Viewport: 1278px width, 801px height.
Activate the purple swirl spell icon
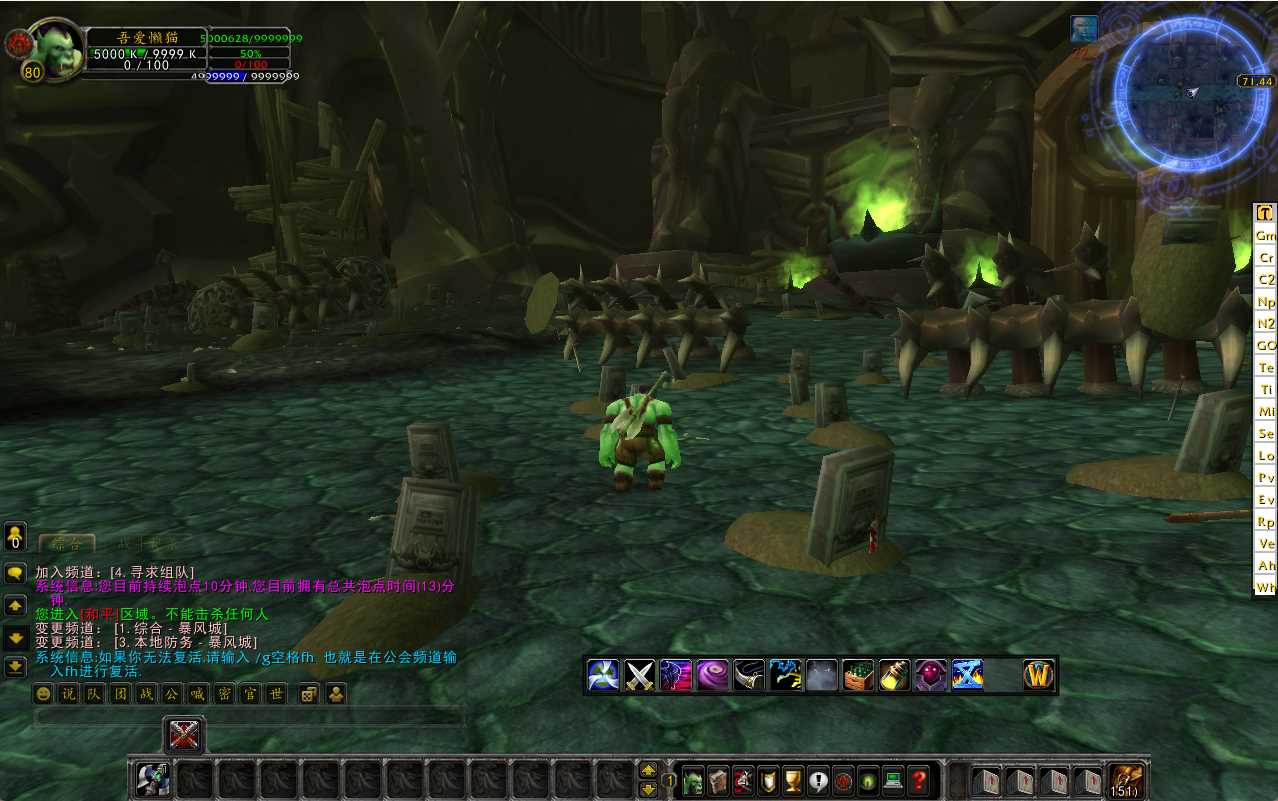pos(712,676)
